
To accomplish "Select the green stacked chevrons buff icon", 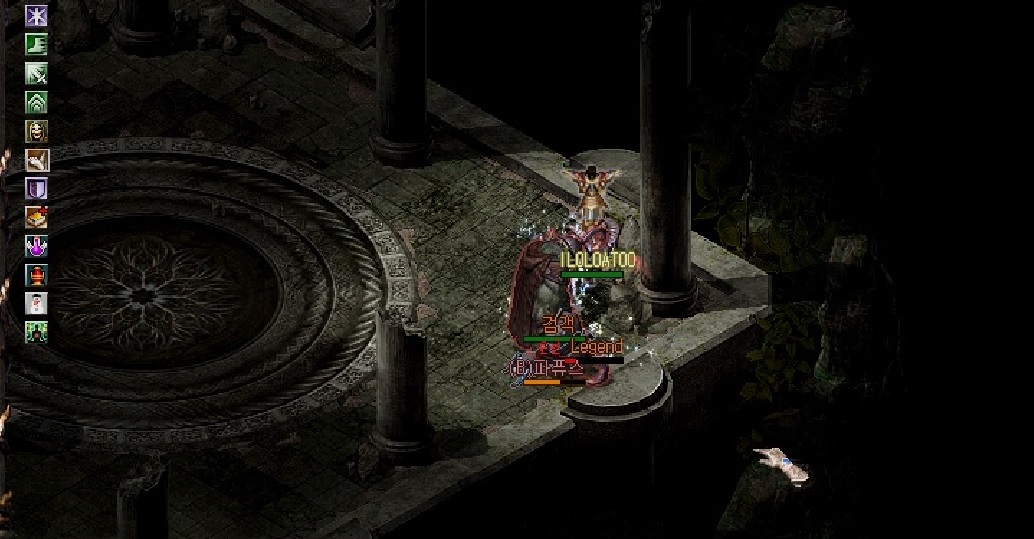I will click(37, 102).
